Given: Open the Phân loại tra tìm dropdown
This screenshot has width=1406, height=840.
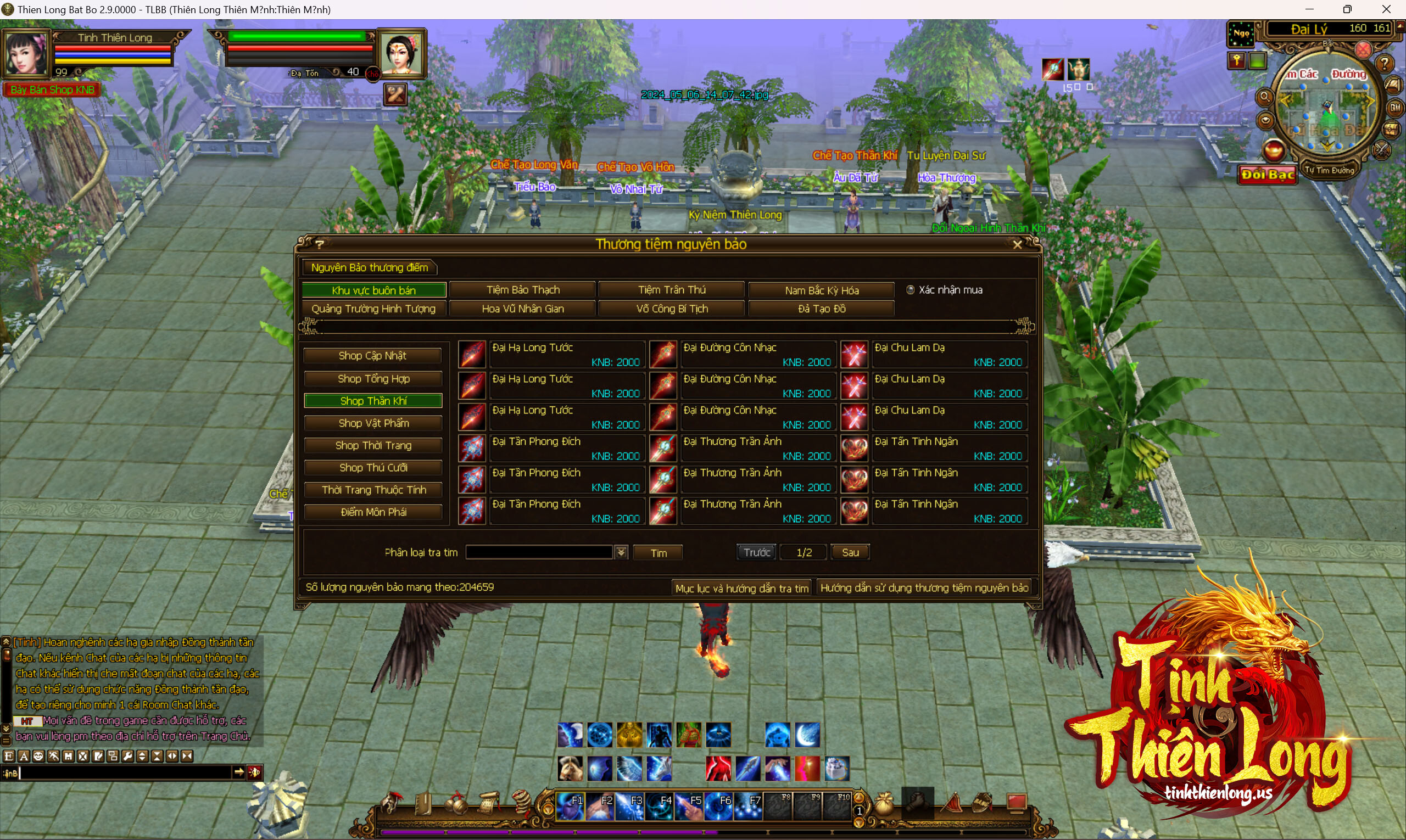Looking at the screenshot, I should [x=621, y=552].
